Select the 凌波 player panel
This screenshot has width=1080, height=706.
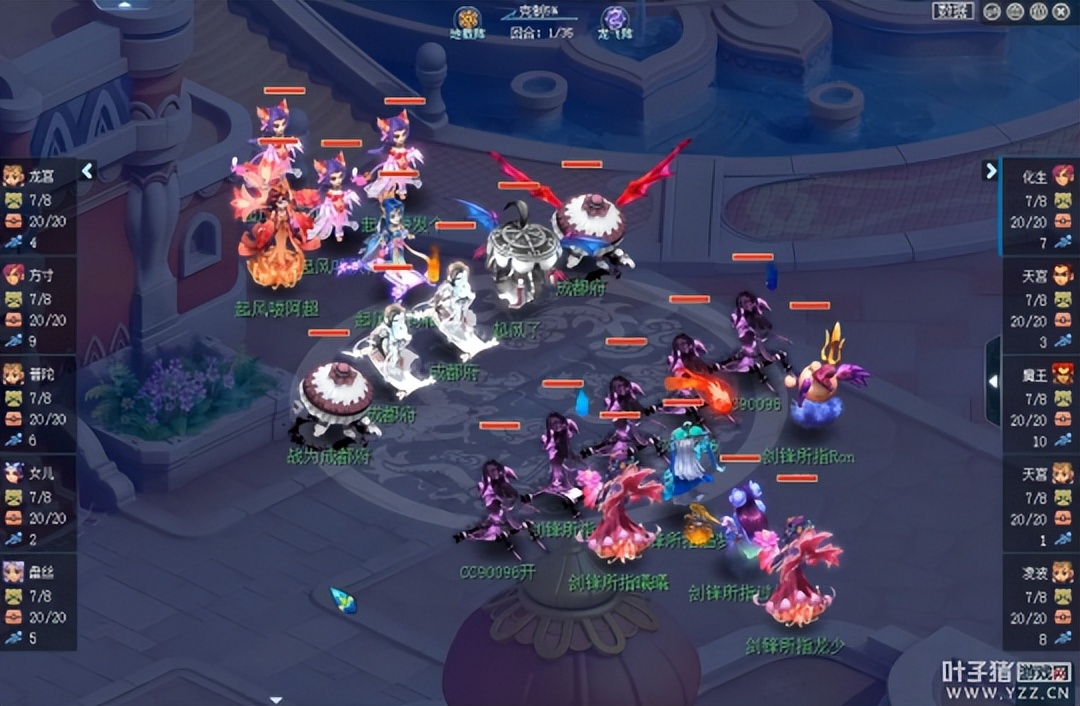[1040, 604]
